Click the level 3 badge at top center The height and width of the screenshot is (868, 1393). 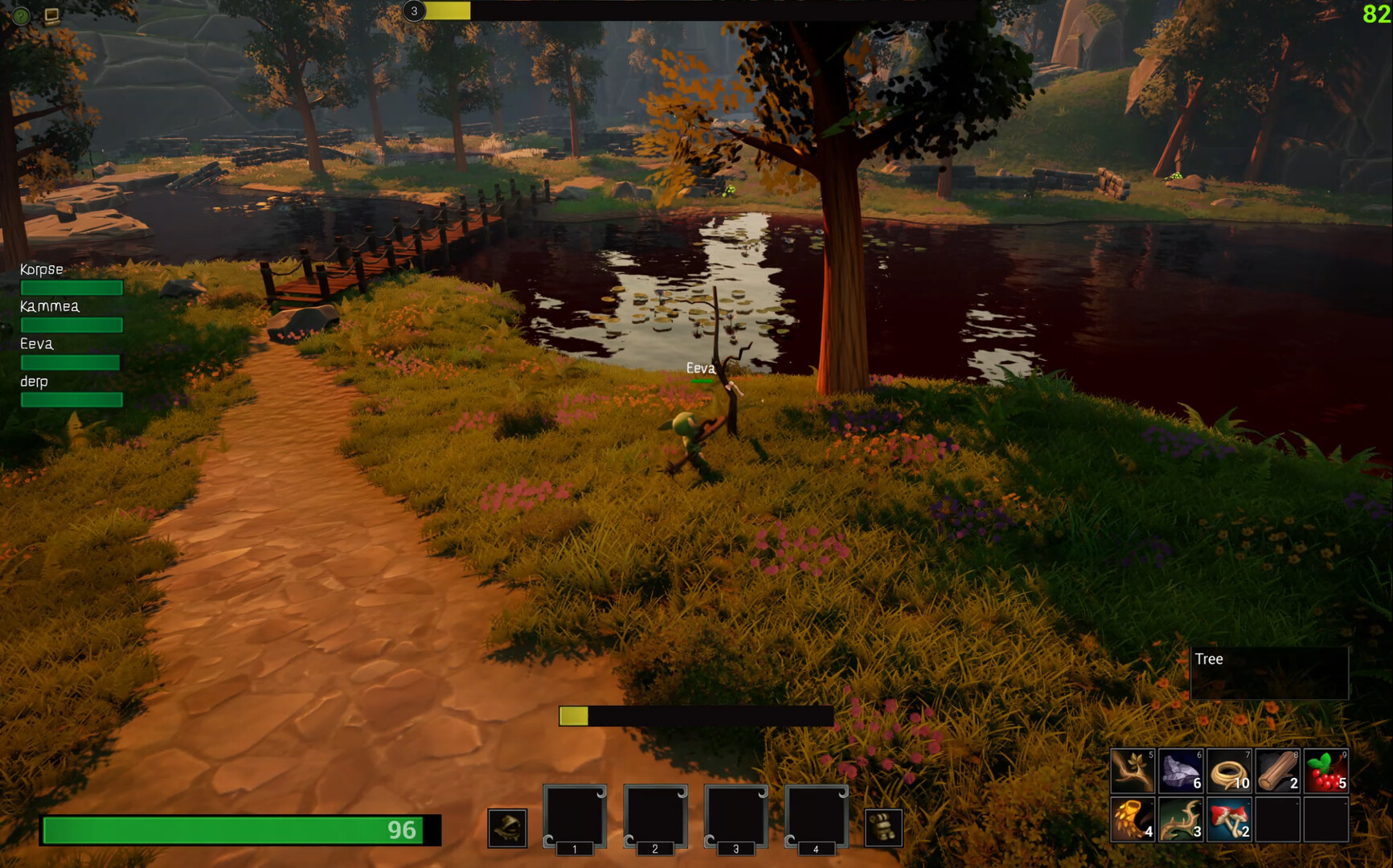pos(415,12)
